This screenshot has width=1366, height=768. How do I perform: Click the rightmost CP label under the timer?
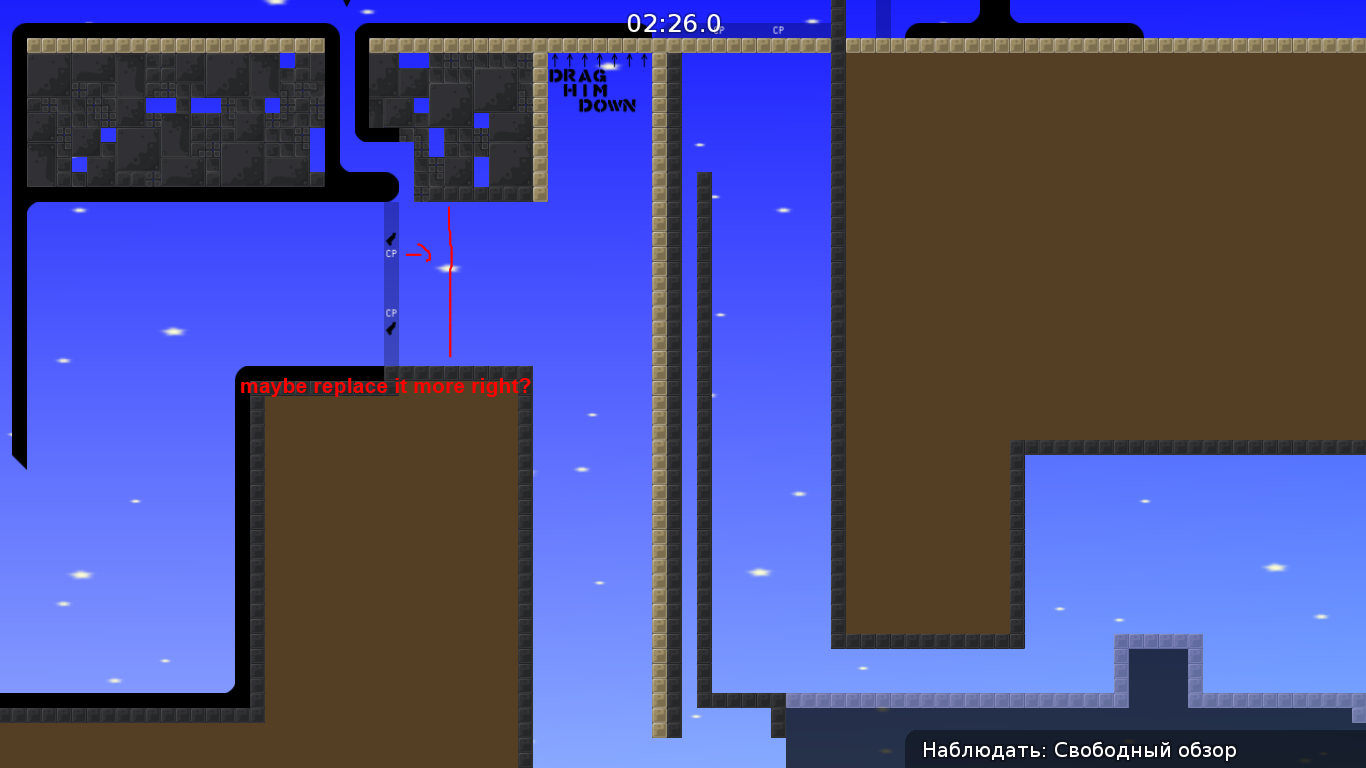[x=780, y=29]
